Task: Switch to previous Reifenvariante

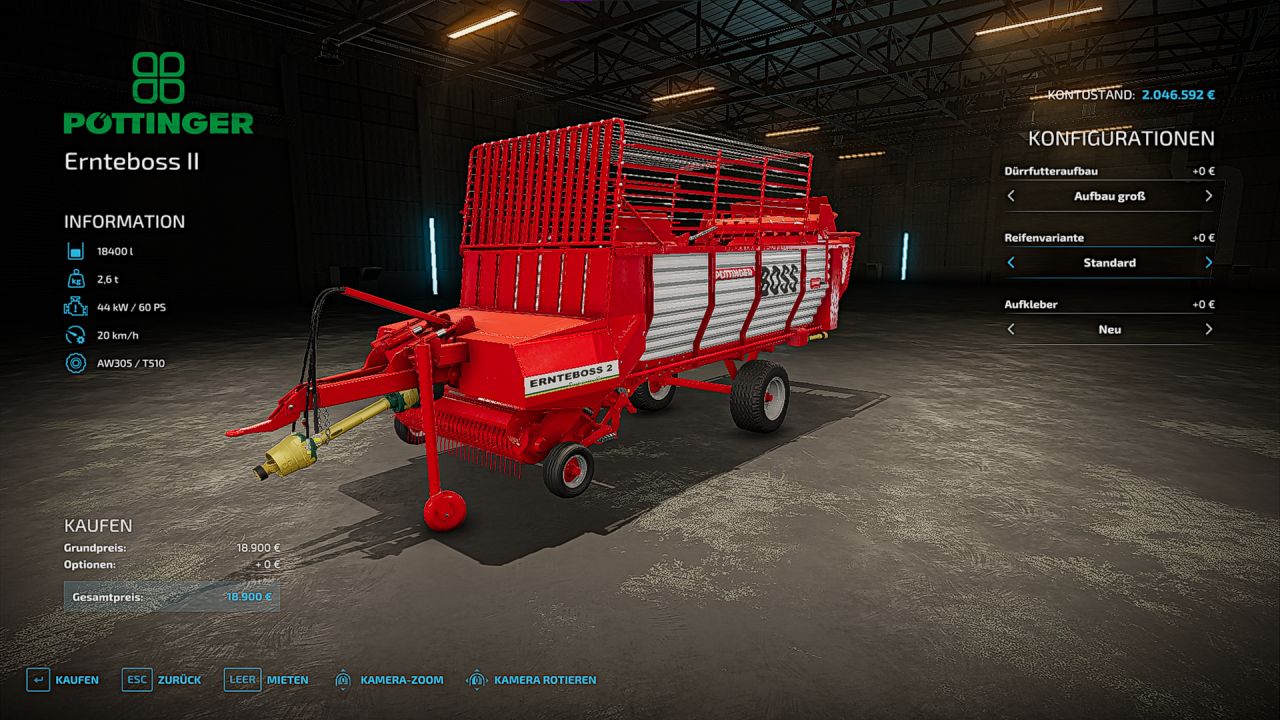Action: pos(1011,263)
